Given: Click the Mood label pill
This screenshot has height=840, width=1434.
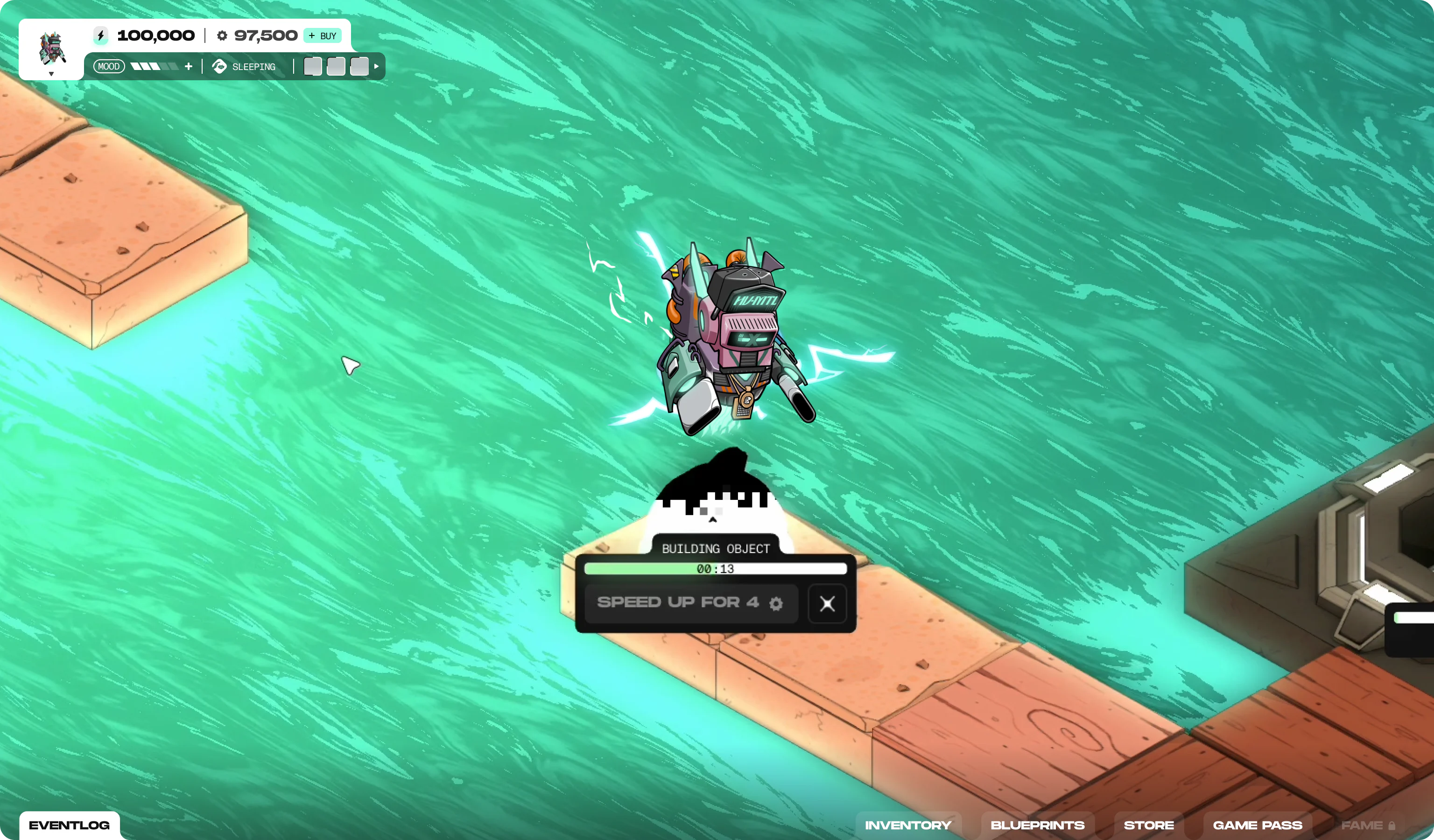Looking at the screenshot, I should (x=109, y=67).
